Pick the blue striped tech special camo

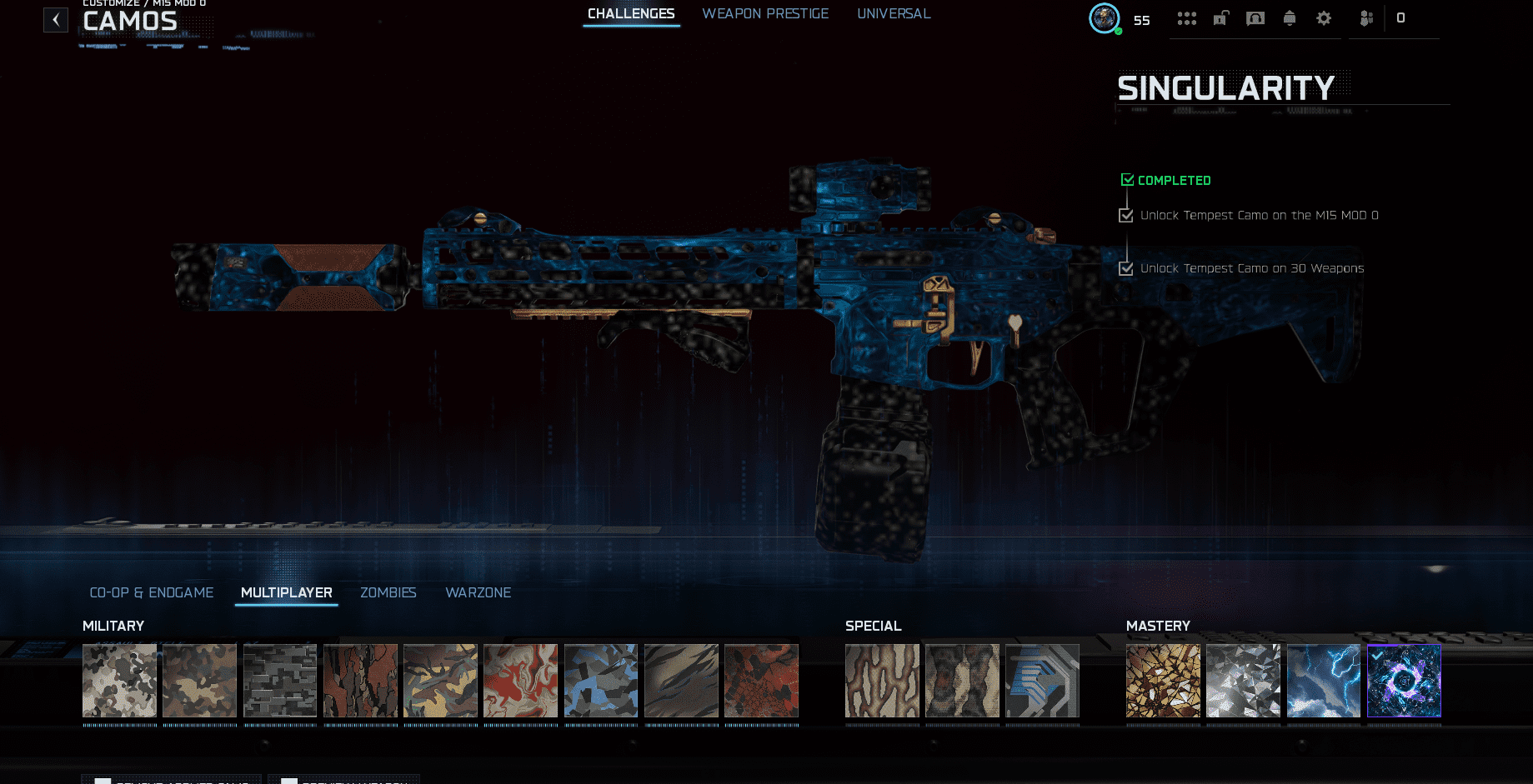coord(1042,681)
